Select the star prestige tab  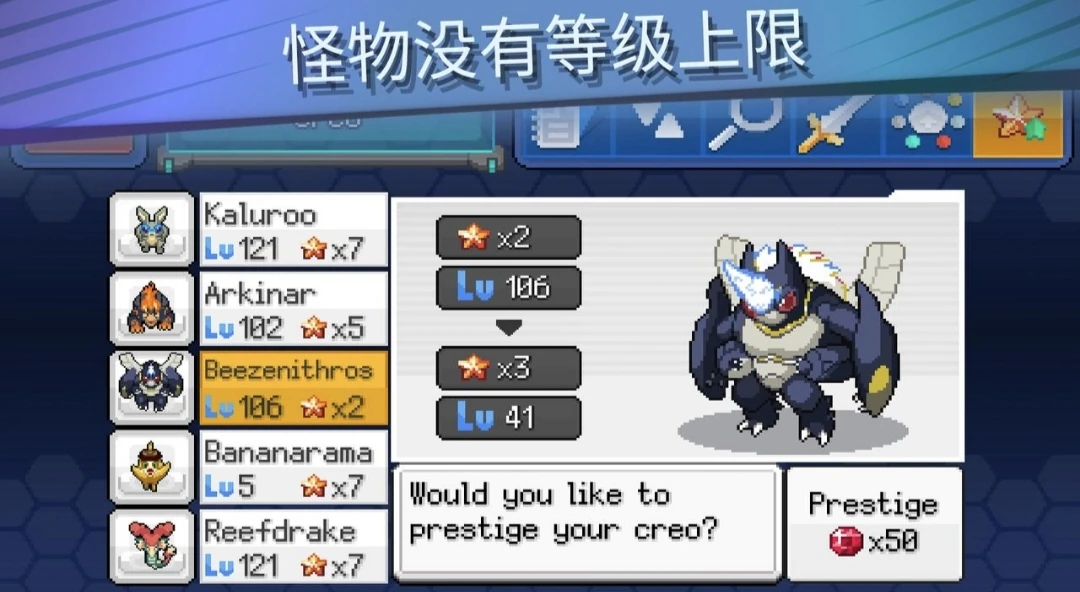tap(1016, 126)
